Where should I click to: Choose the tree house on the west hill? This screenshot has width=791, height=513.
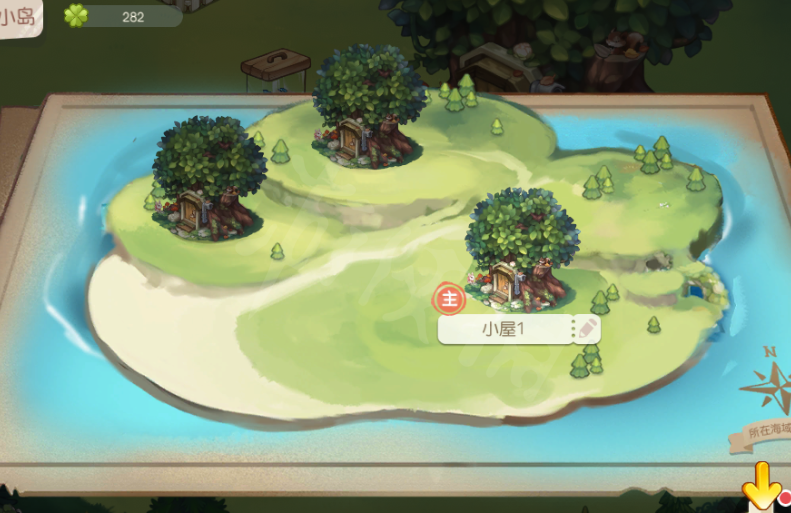[x=207, y=180]
